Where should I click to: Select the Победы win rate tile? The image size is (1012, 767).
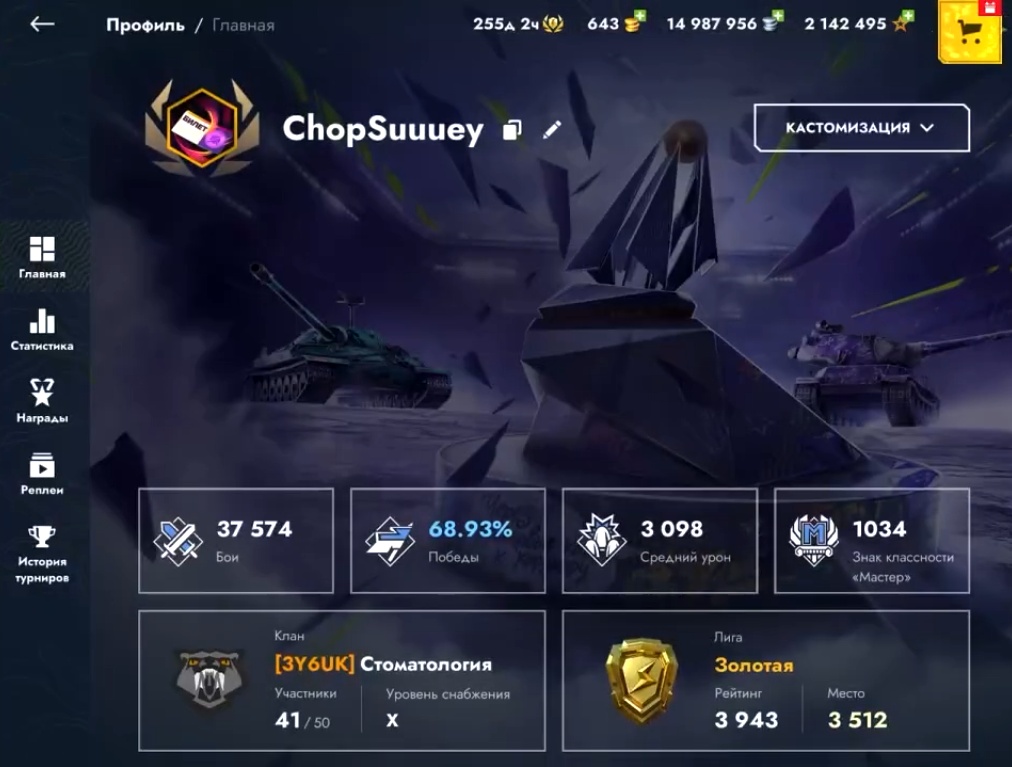click(x=448, y=541)
